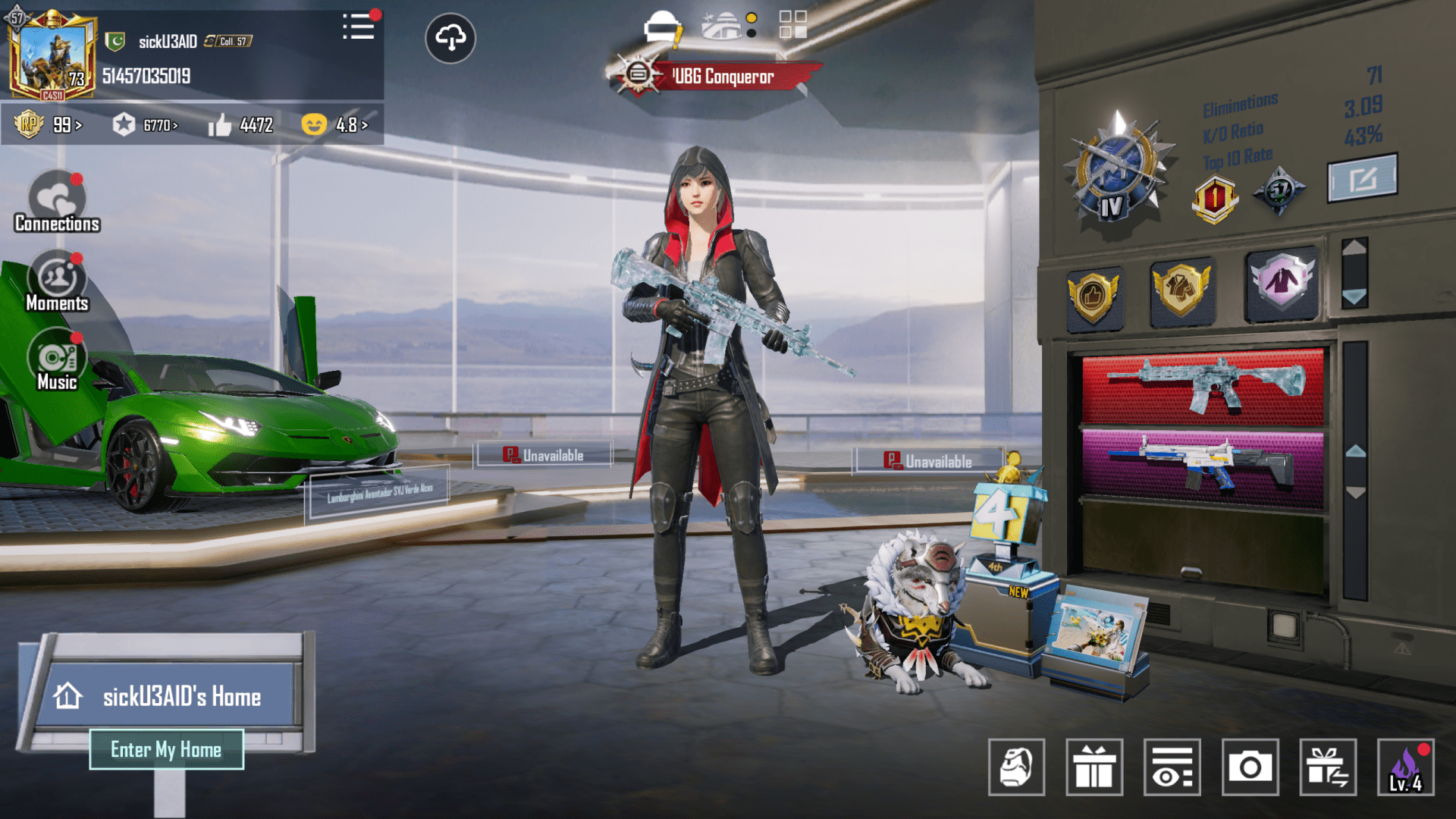Open the gift box icon at bottom

click(x=1094, y=767)
